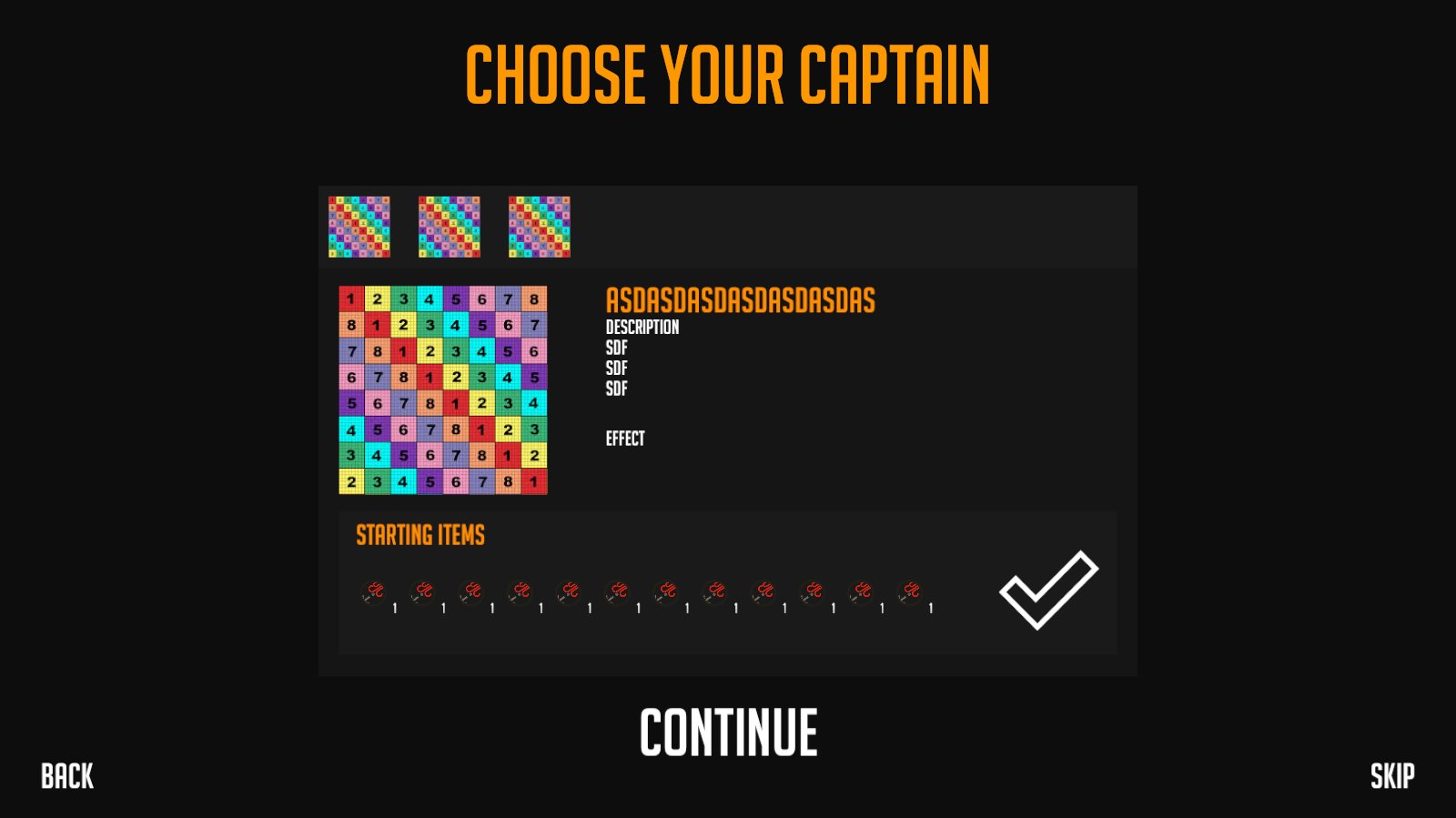Select the second starting item icon
Image resolution: width=1456 pixels, height=818 pixels.
424,591
